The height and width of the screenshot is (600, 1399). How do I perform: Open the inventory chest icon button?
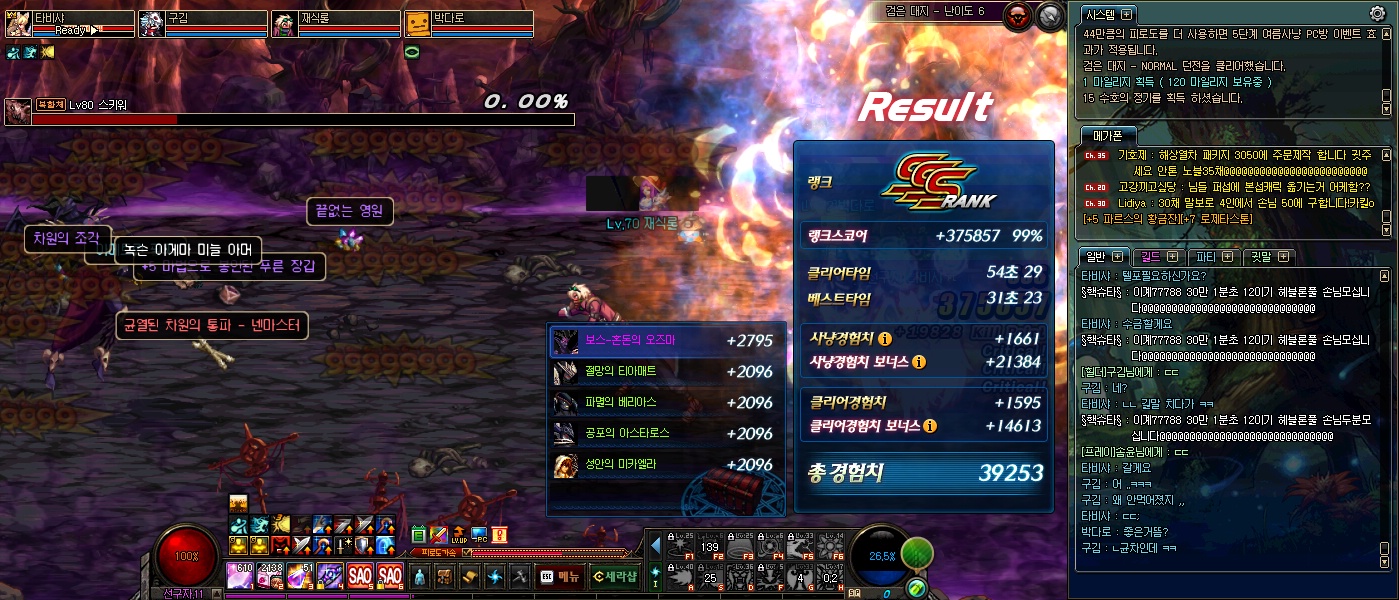445,577
